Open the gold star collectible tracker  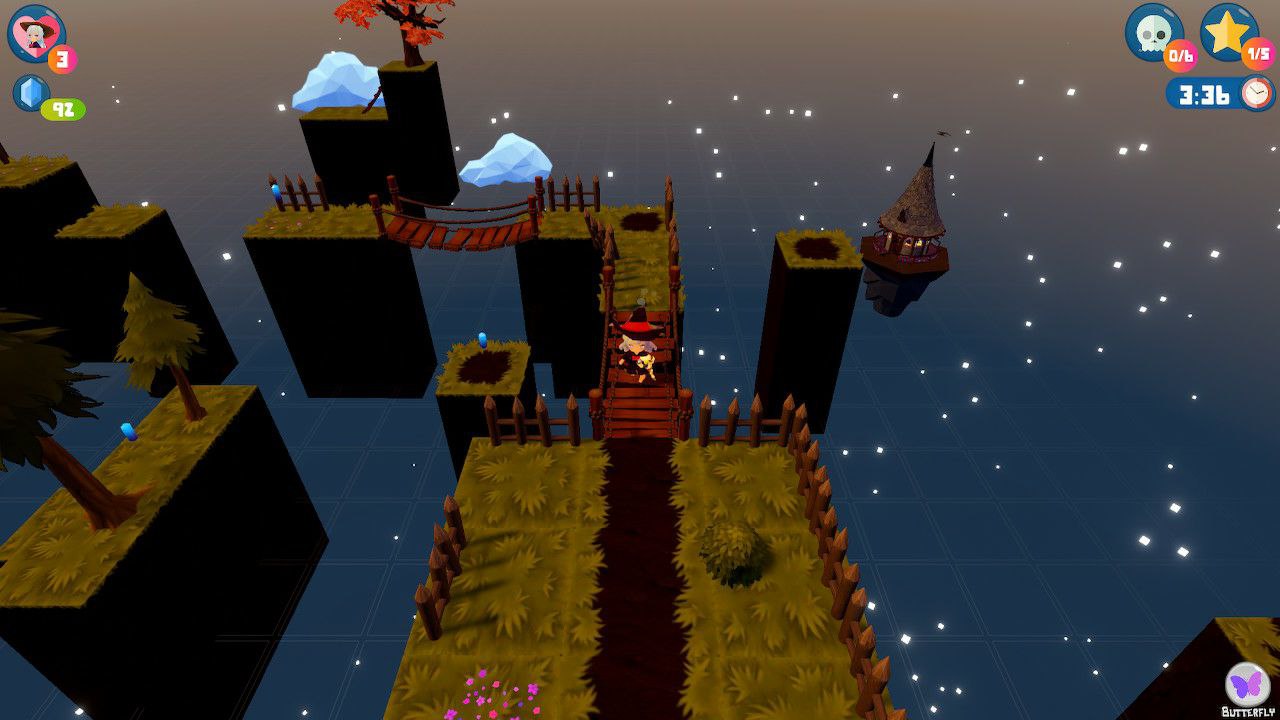coord(1227,31)
